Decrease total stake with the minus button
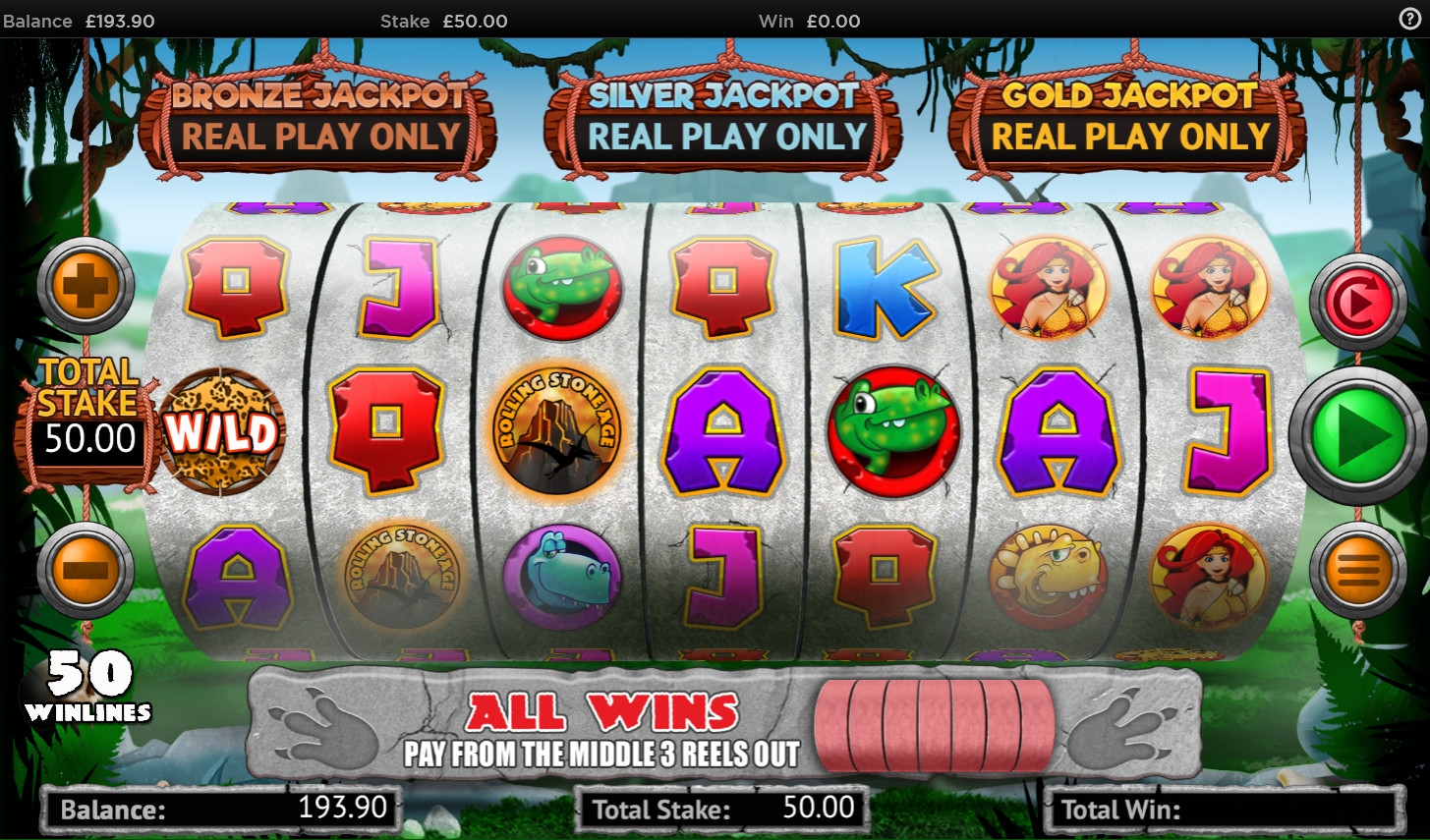The image size is (1430, 840). (86, 569)
